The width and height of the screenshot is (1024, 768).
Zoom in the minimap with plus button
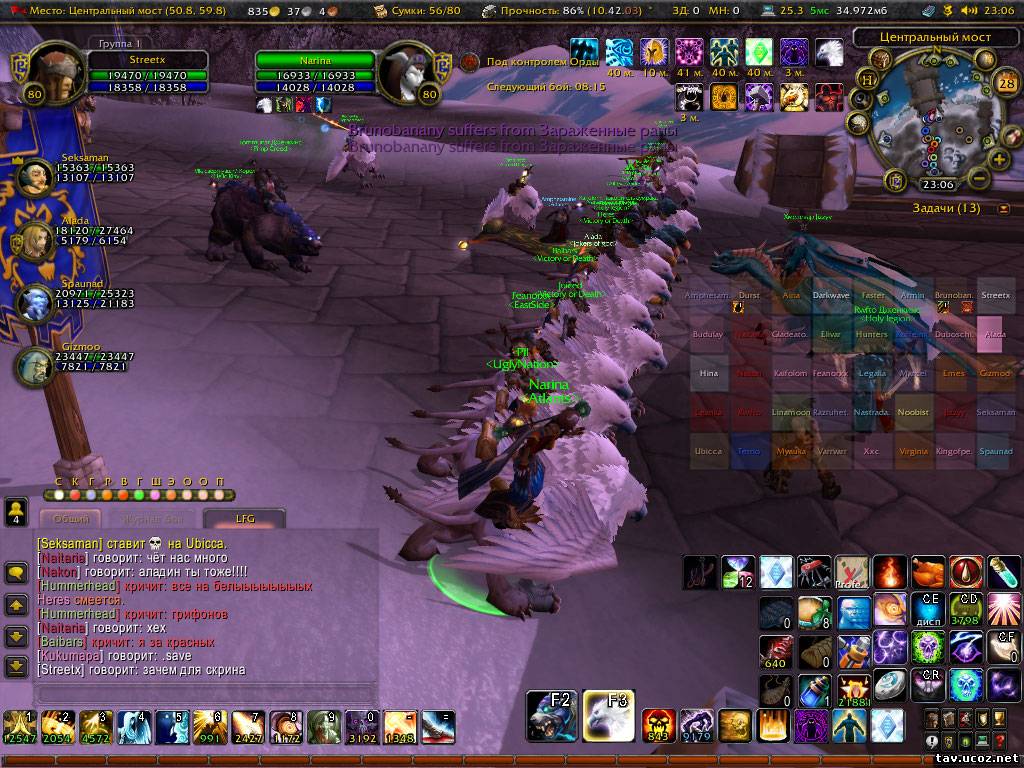(998, 159)
